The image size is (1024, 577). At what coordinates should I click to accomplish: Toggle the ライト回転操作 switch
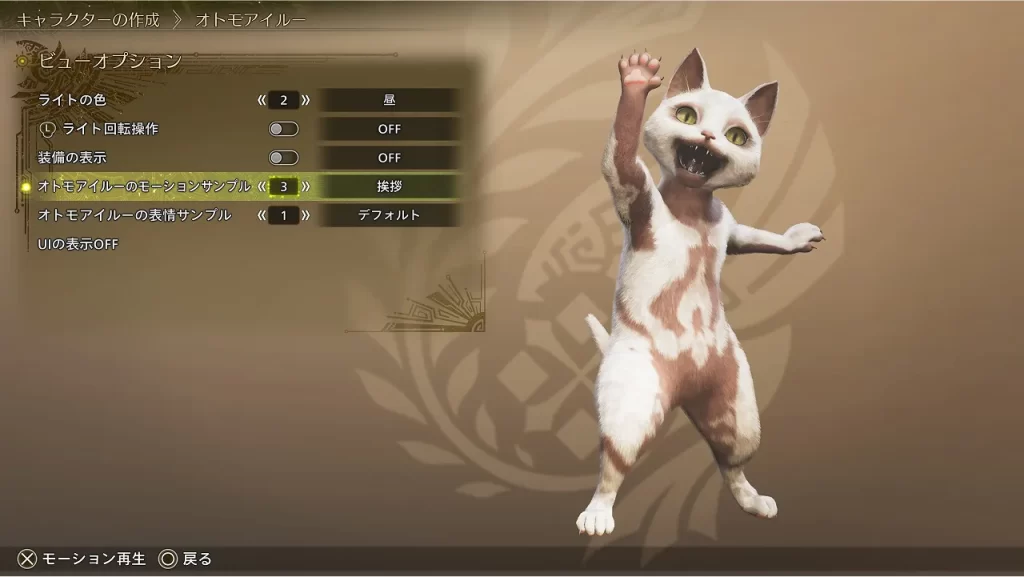[x=284, y=129]
